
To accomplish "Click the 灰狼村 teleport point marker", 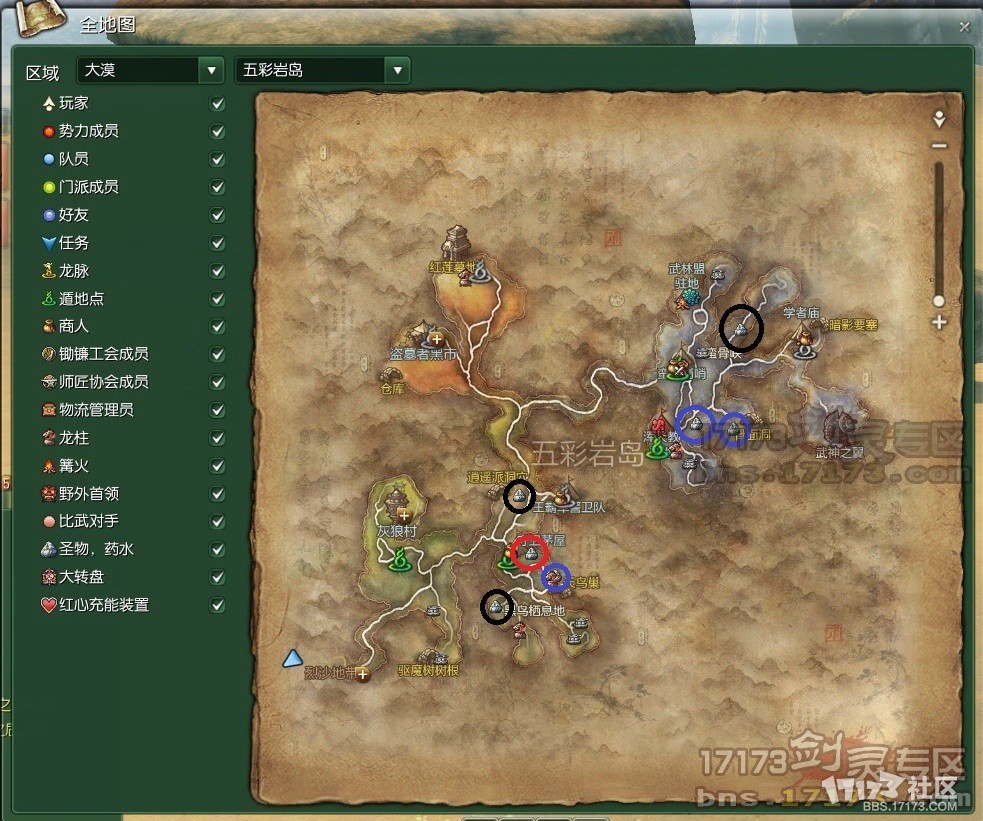I will (400, 560).
